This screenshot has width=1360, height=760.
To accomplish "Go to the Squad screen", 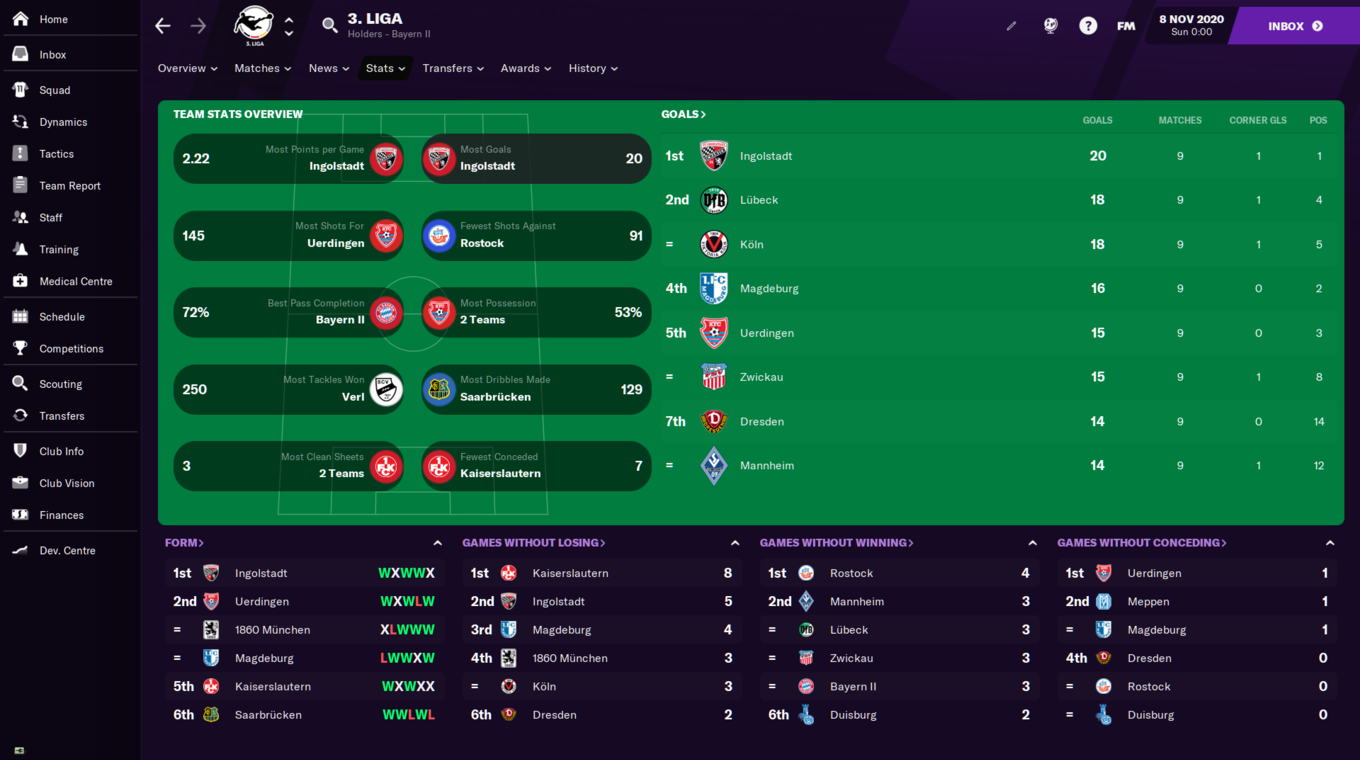I will pyautogui.click(x=54, y=90).
